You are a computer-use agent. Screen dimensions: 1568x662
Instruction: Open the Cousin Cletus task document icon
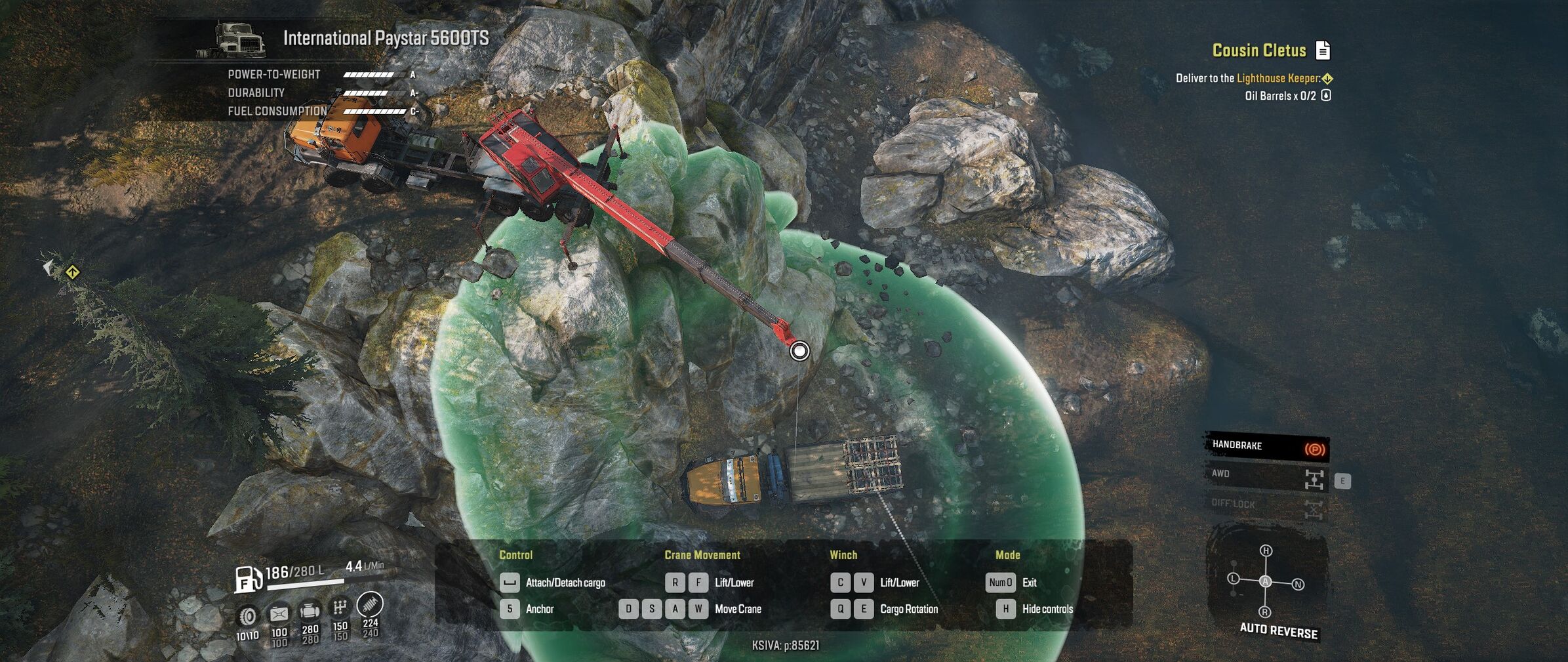pos(1323,50)
